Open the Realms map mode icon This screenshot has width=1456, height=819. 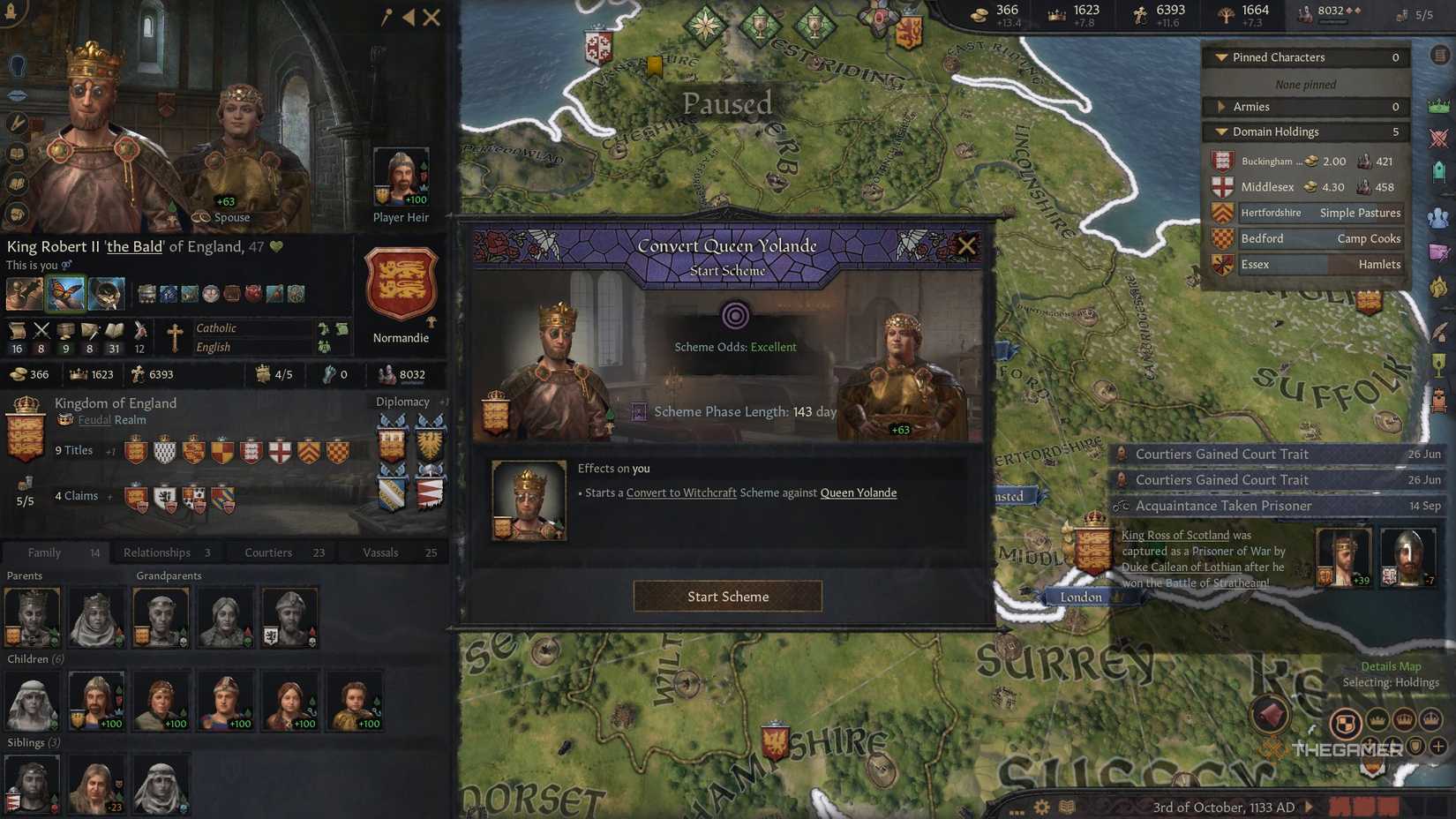(1346, 722)
